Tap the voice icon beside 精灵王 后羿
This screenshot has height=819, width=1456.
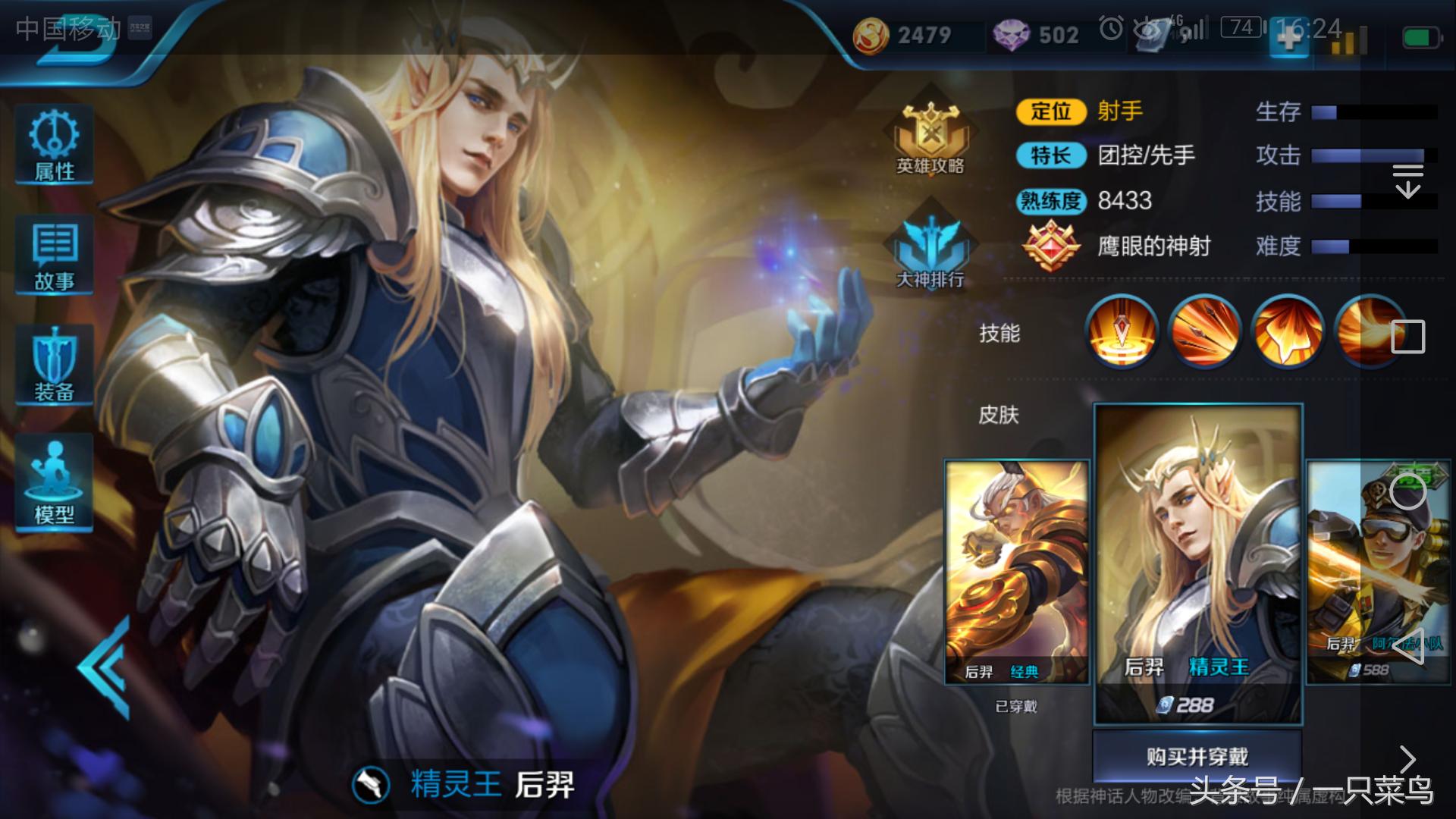coord(371,786)
